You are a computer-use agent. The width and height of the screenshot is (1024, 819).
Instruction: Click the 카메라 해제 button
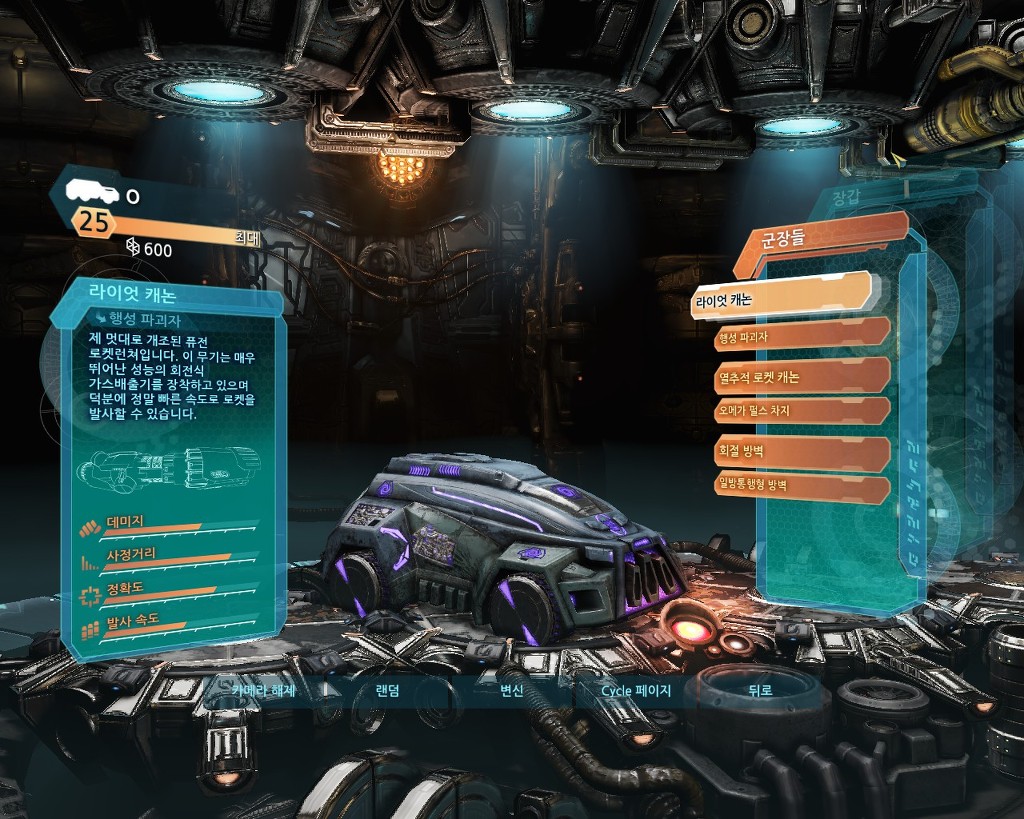tap(263, 690)
